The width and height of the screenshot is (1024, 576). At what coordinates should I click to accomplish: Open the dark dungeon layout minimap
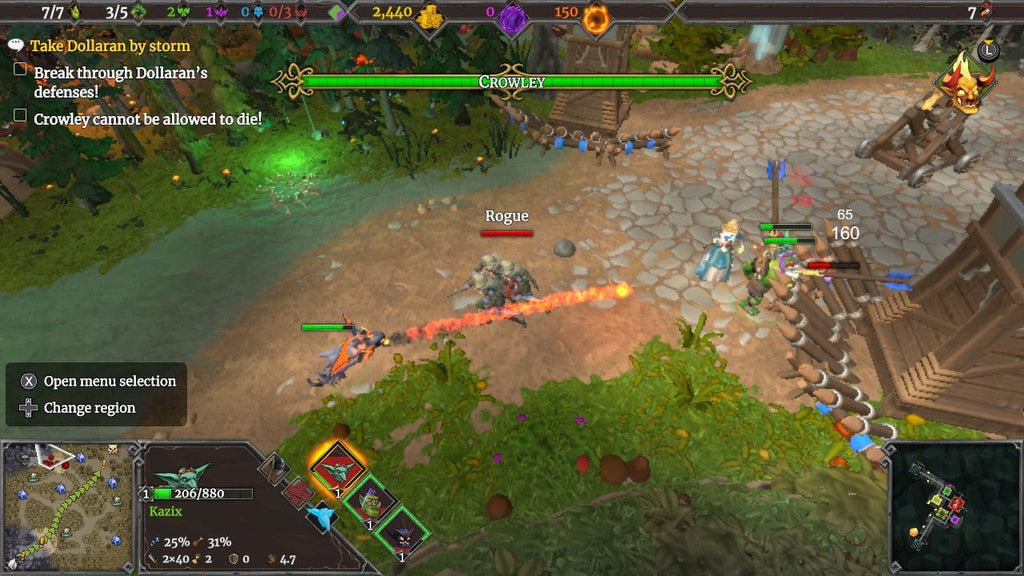tap(951, 507)
